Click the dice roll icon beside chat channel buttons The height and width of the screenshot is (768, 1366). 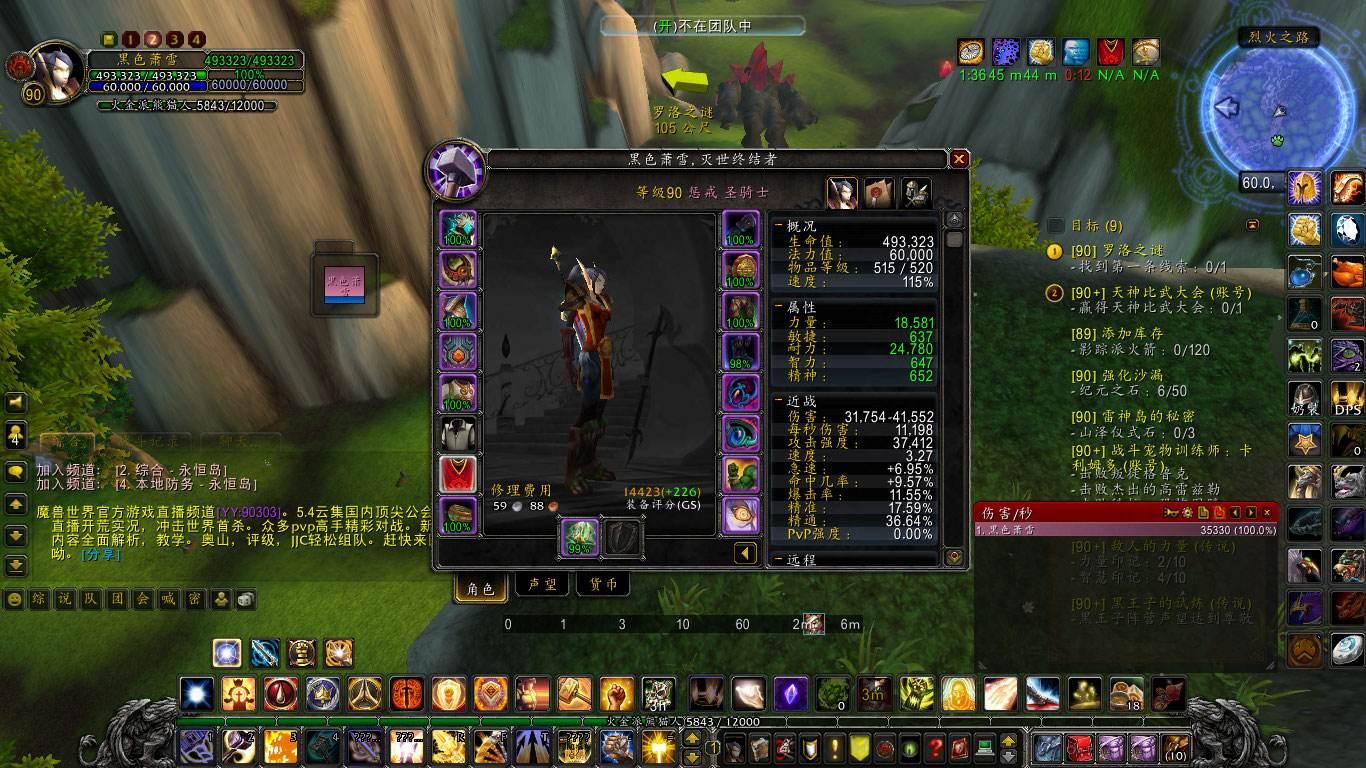(x=246, y=600)
